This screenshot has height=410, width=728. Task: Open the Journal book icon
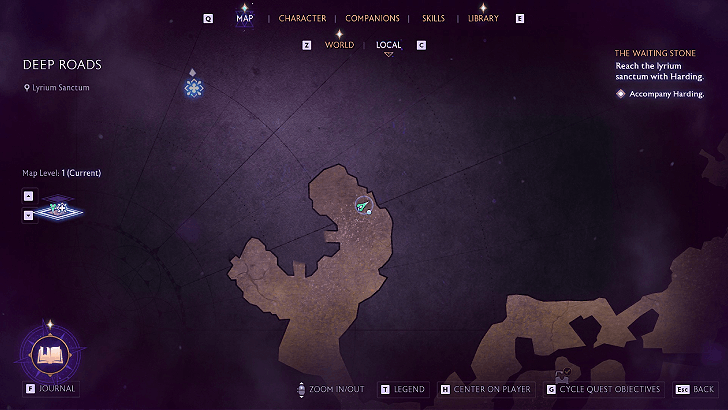[50, 353]
